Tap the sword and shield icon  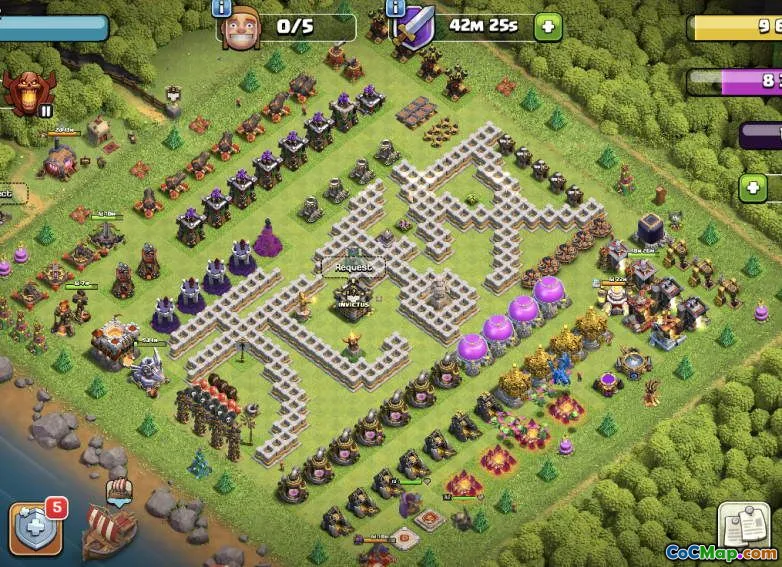click(x=414, y=28)
